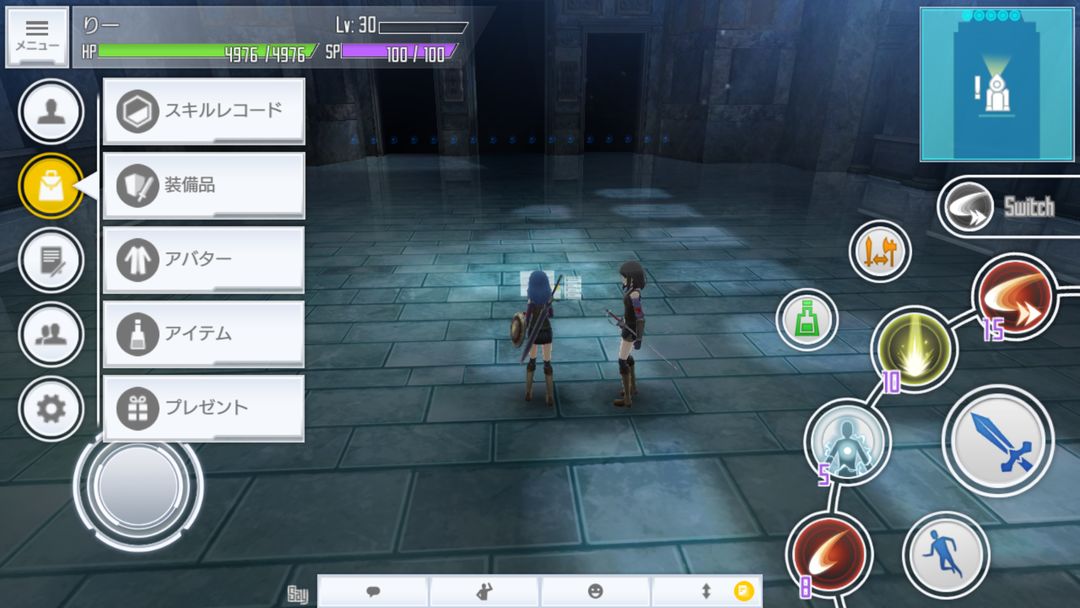Open the dungeon minimap
Image resolution: width=1080 pixels, height=608 pixels.
click(x=997, y=84)
